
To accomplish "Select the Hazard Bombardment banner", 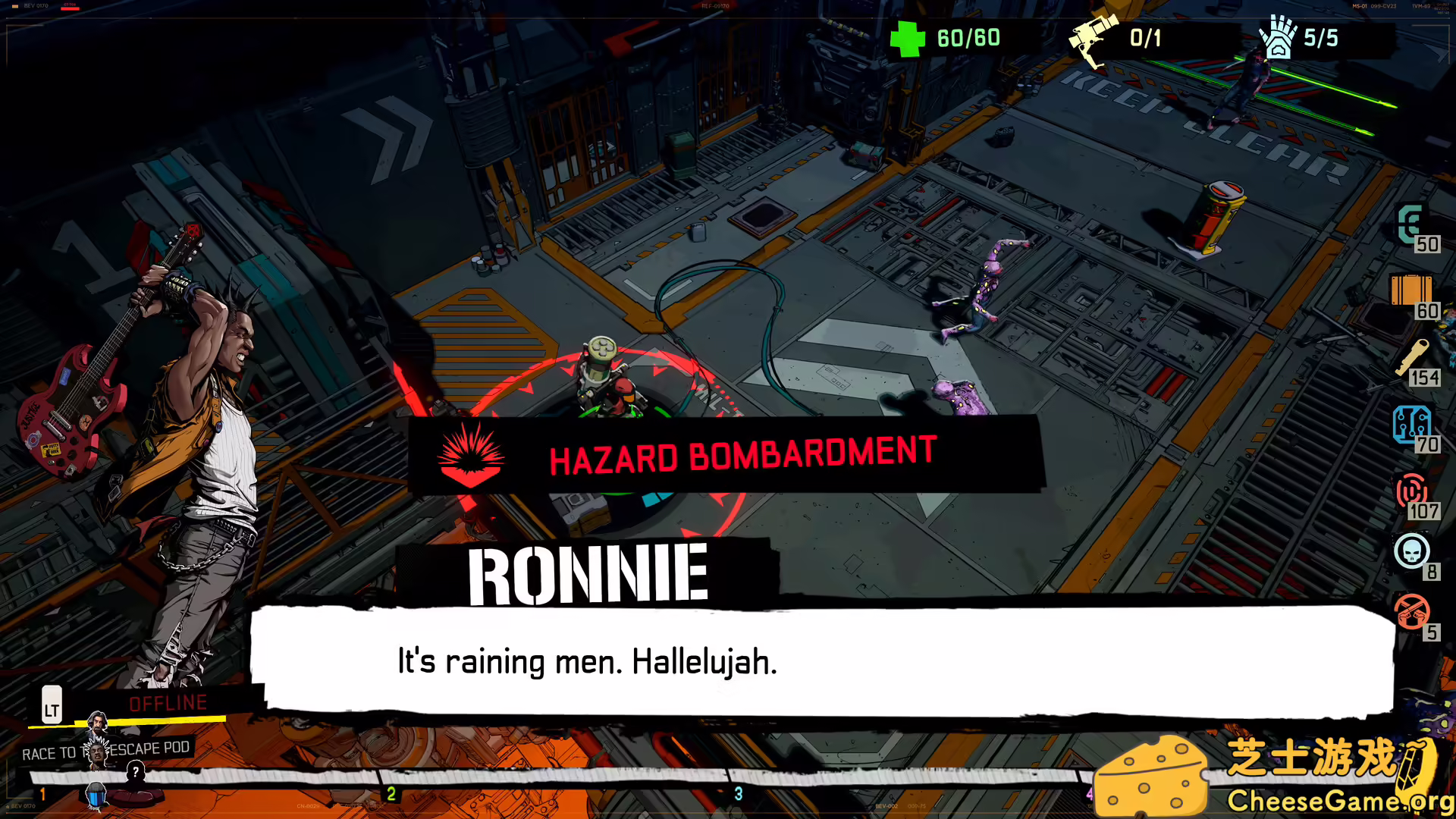I will coord(726,457).
